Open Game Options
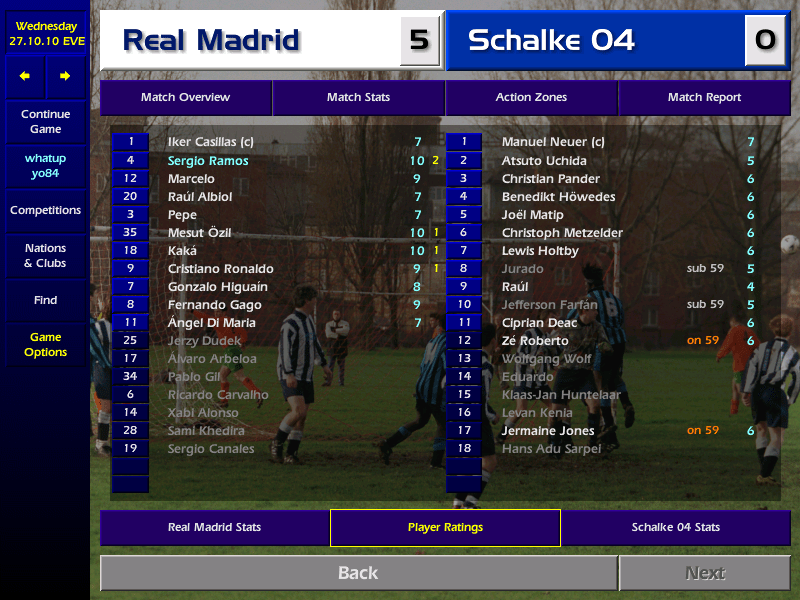Image resolution: width=800 pixels, height=600 pixels. (x=45, y=345)
